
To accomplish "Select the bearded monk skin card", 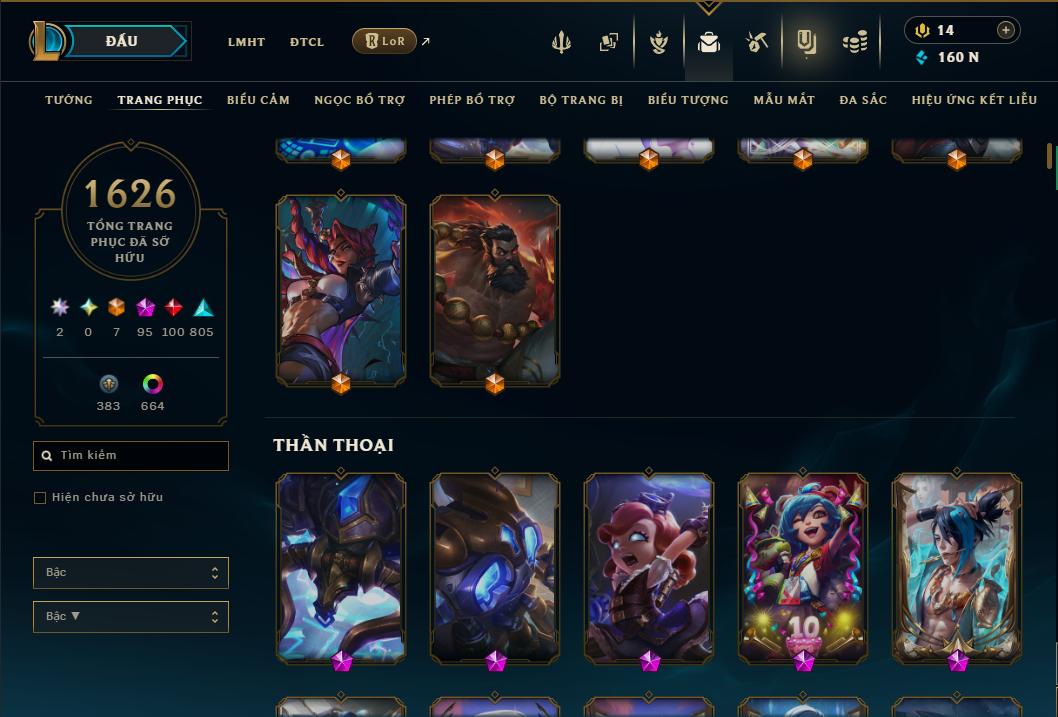I will [x=495, y=288].
